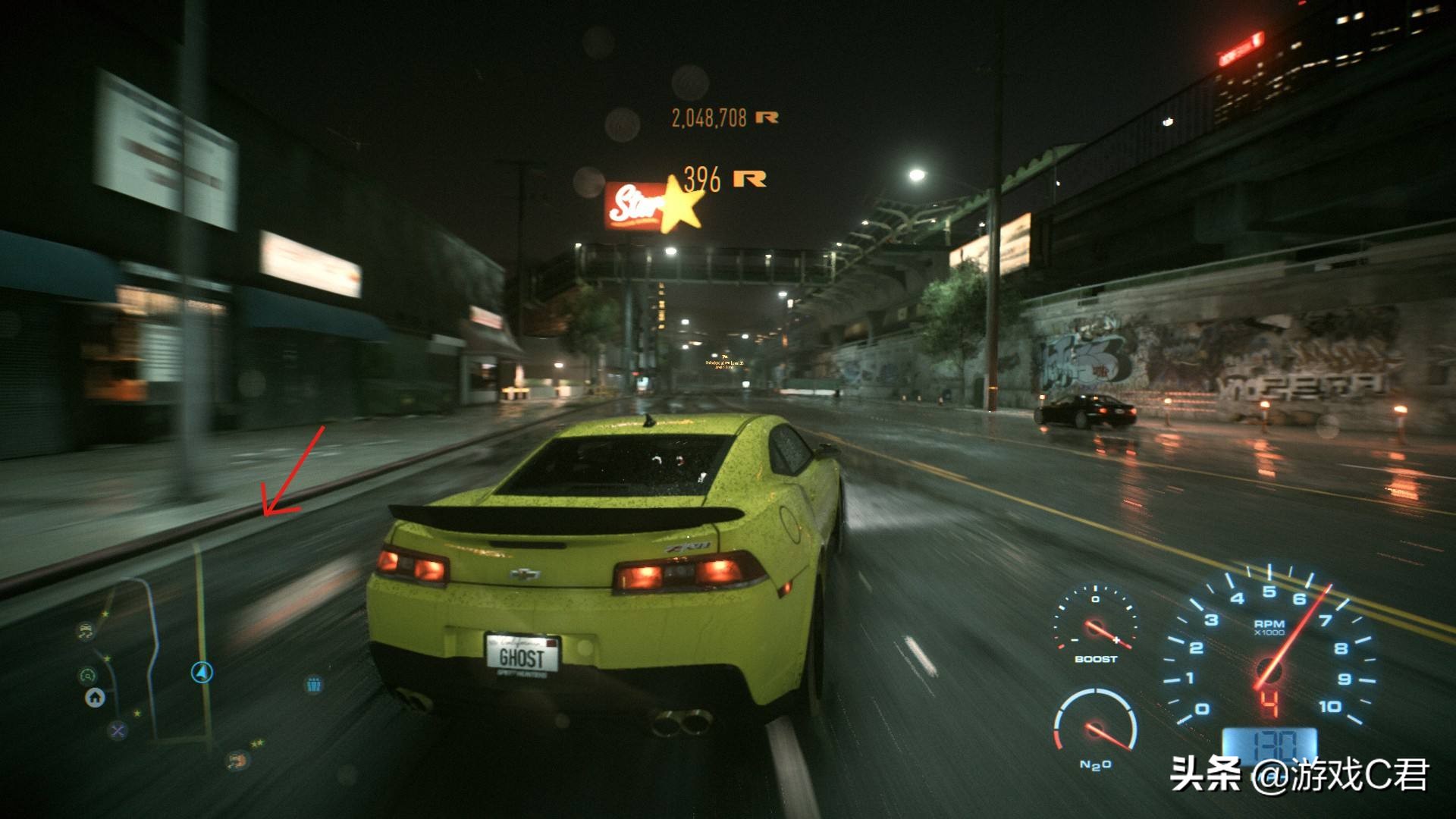The height and width of the screenshot is (819, 1456).
Task: Select the yellow-green drifting car event marker
Action: [x=86, y=630]
